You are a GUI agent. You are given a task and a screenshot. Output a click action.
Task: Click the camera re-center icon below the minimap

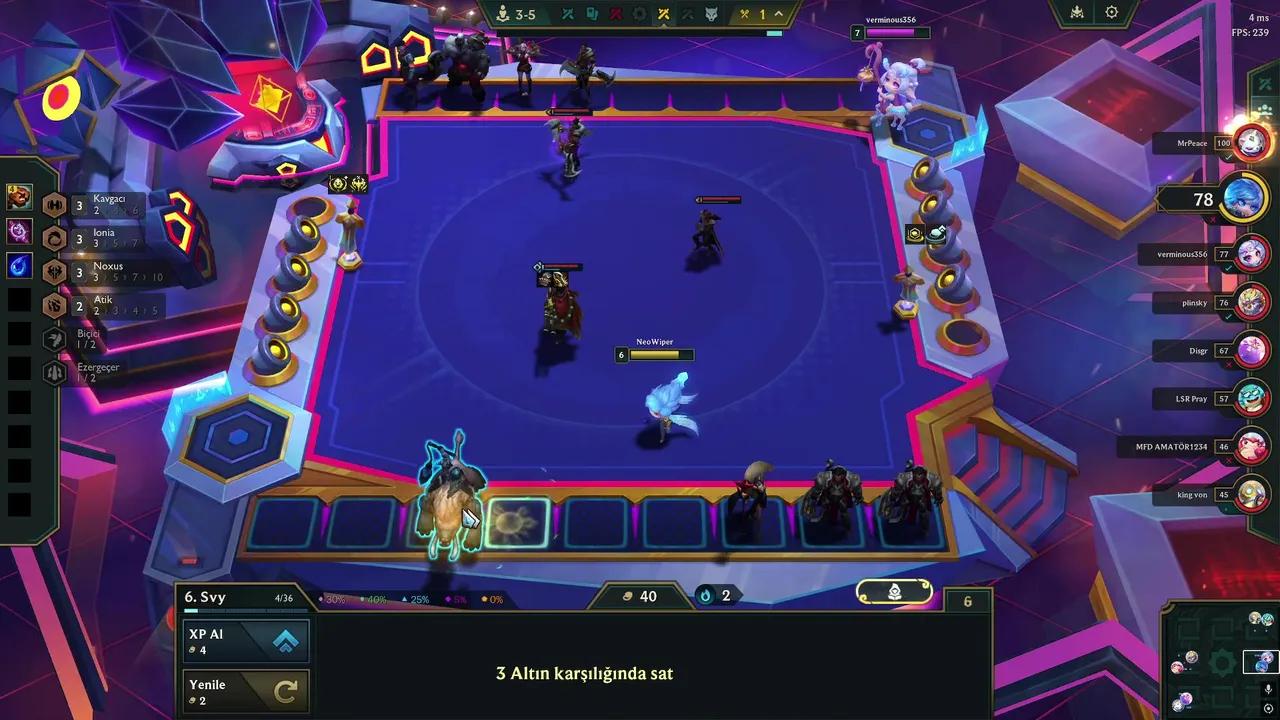1268,708
